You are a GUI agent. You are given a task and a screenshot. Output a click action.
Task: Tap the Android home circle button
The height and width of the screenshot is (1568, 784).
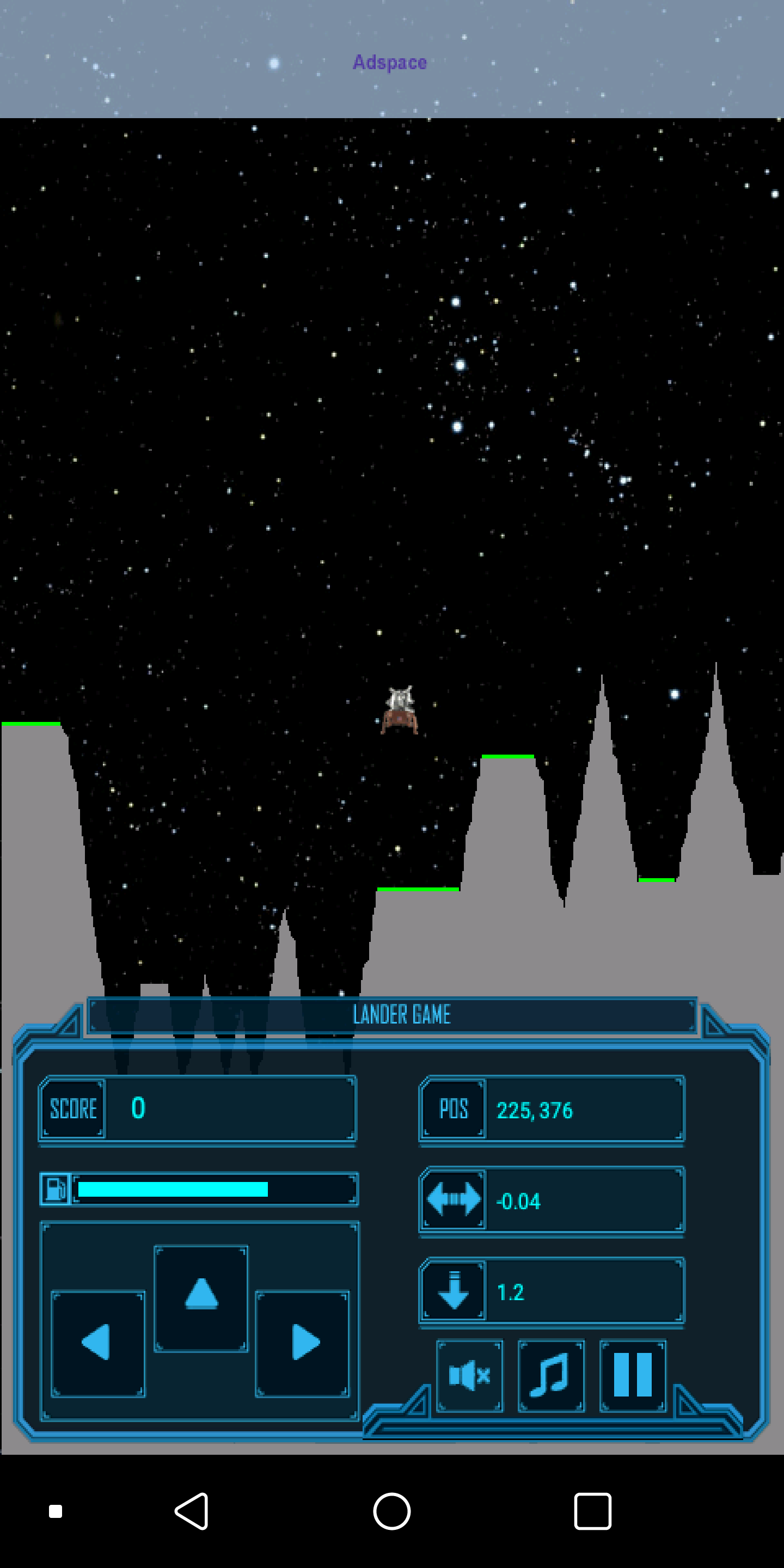click(x=391, y=1511)
